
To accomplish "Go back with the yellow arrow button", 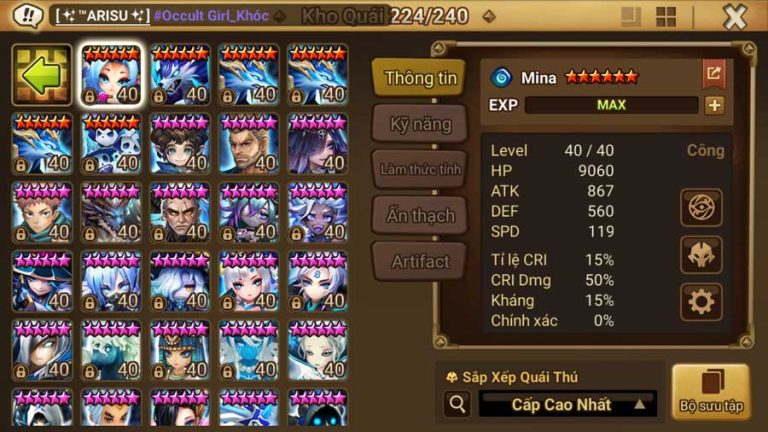I will pos(41,76).
